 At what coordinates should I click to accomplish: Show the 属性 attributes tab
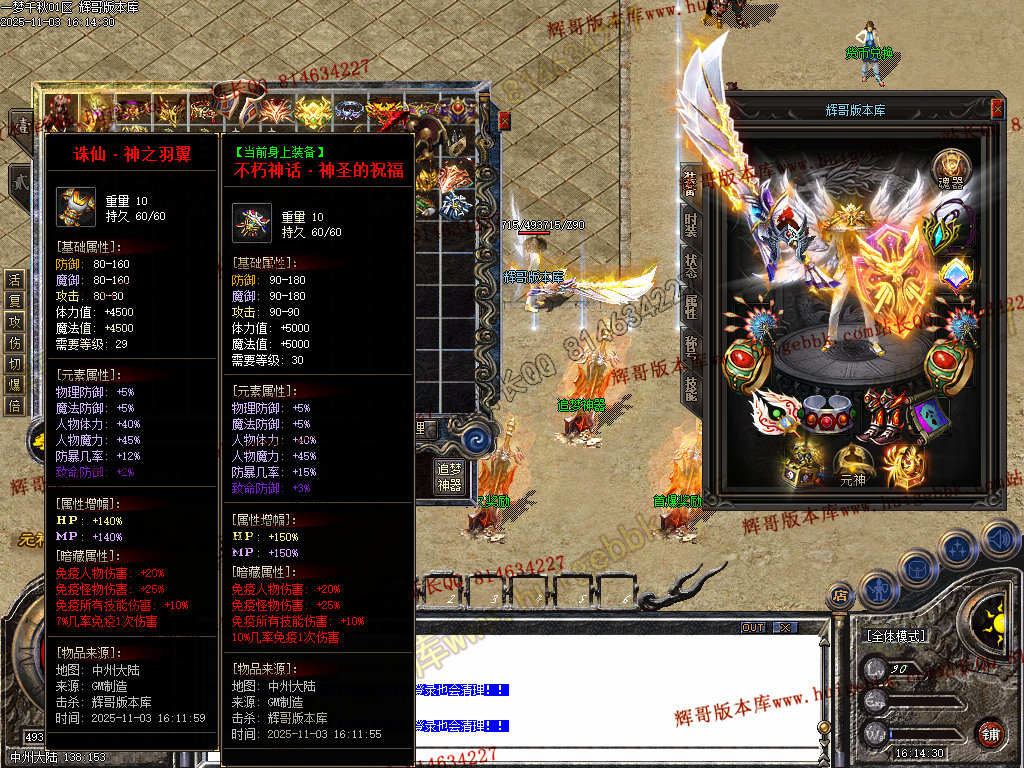[691, 306]
